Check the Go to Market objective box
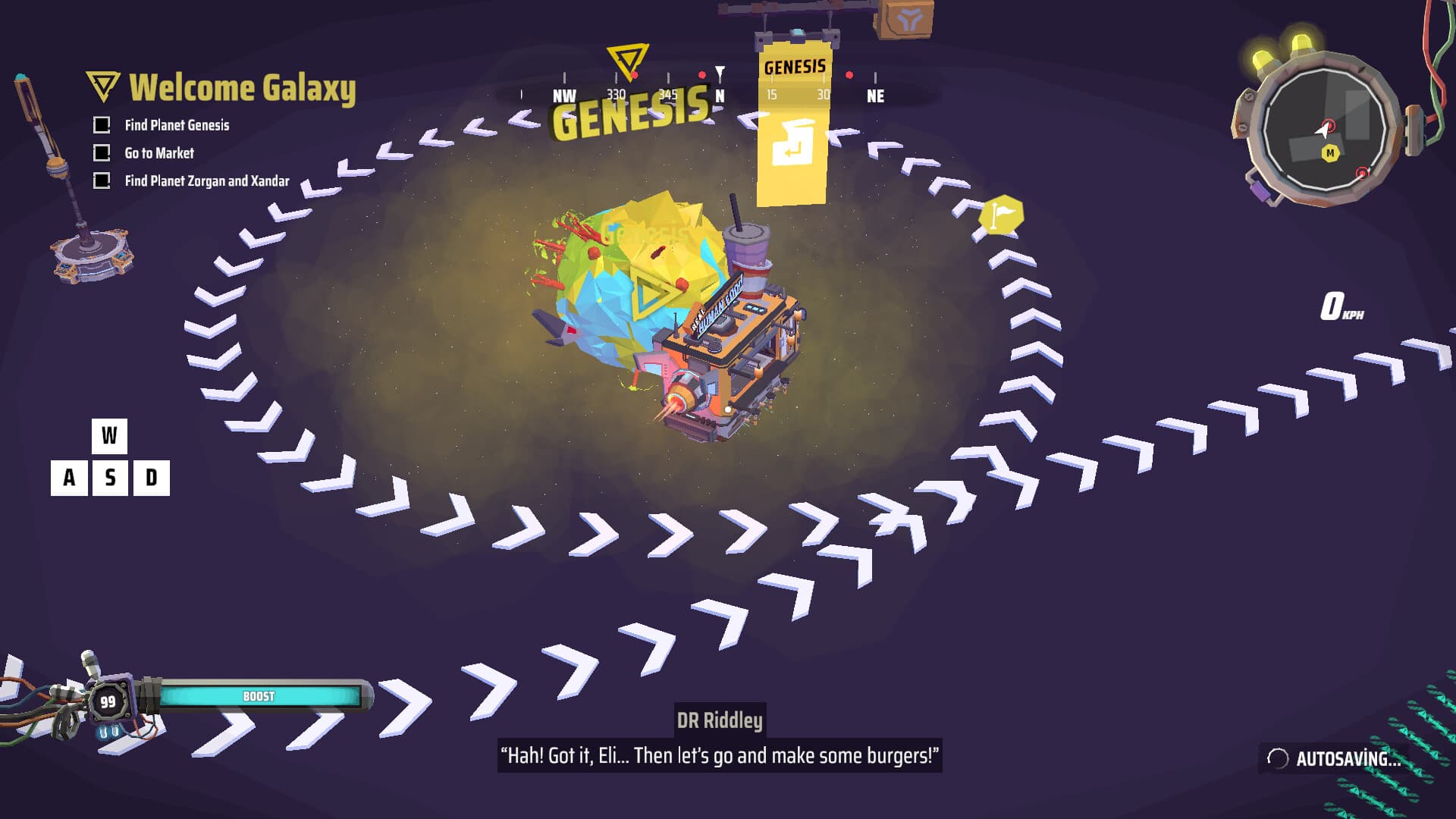The height and width of the screenshot is (819, 1456). click(x=101, y=153)
